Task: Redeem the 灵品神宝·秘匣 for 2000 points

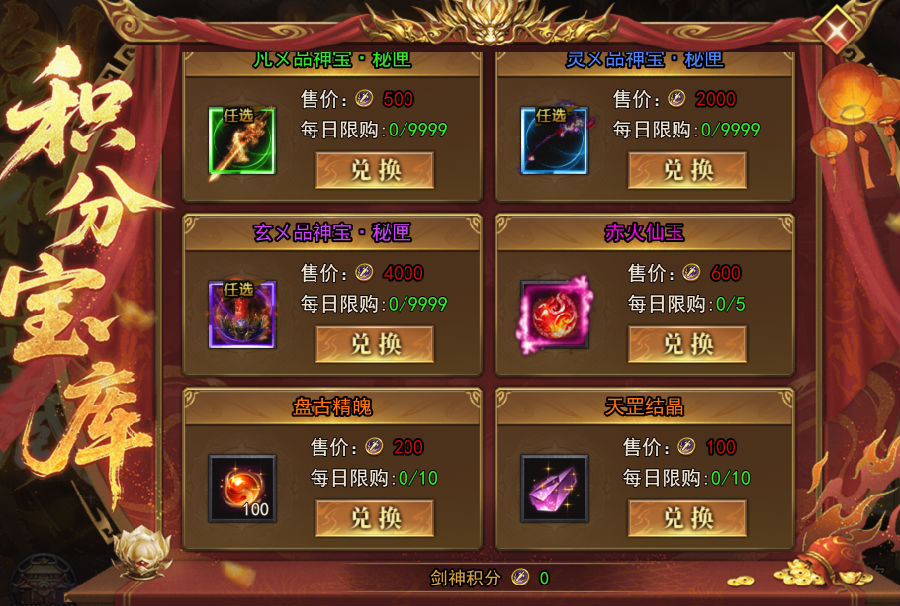Action: pyautogui.click(x=687, y=170)
